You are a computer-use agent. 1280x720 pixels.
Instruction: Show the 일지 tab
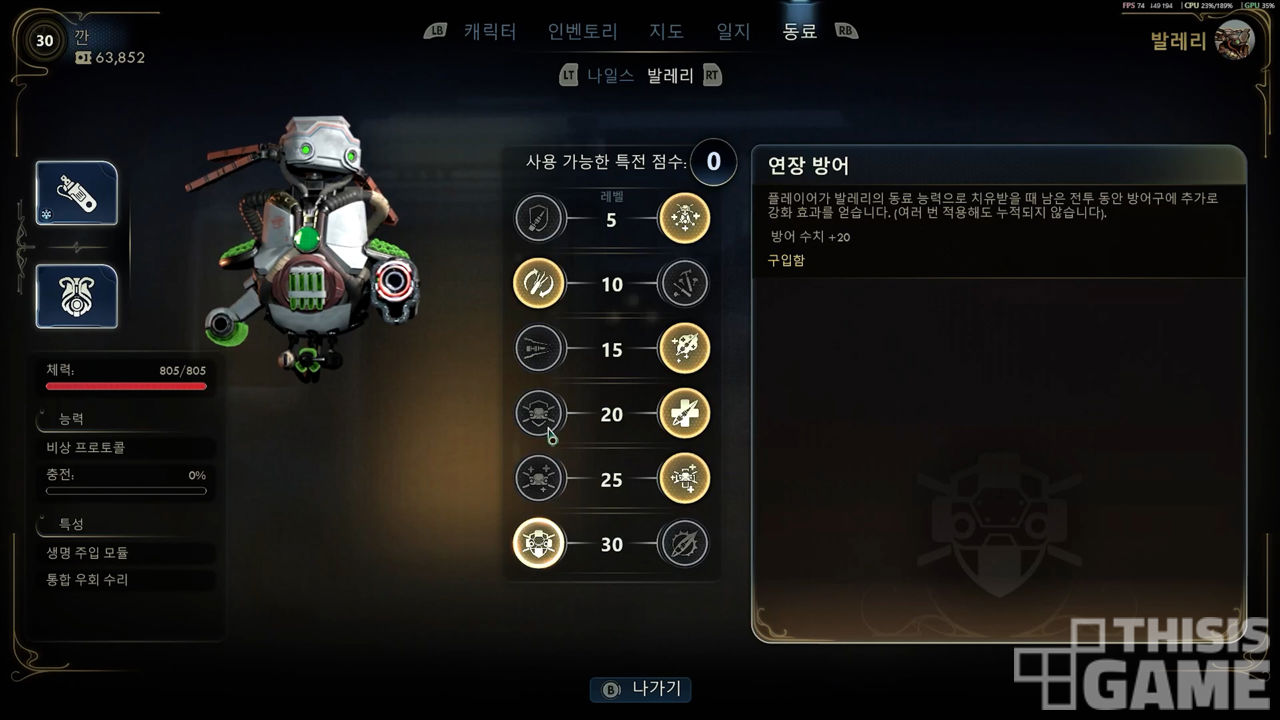[x=733, y=31]
